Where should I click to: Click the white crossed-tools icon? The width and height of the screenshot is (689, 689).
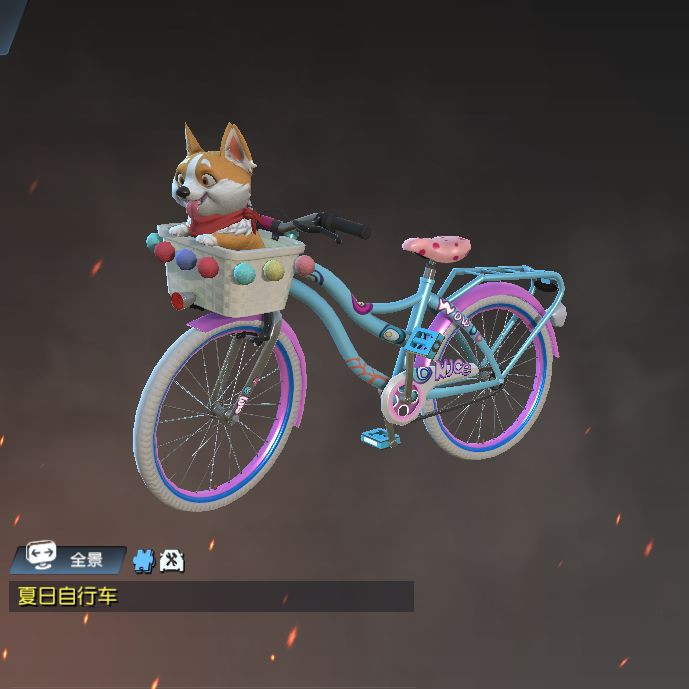click(x=171, y=560)
